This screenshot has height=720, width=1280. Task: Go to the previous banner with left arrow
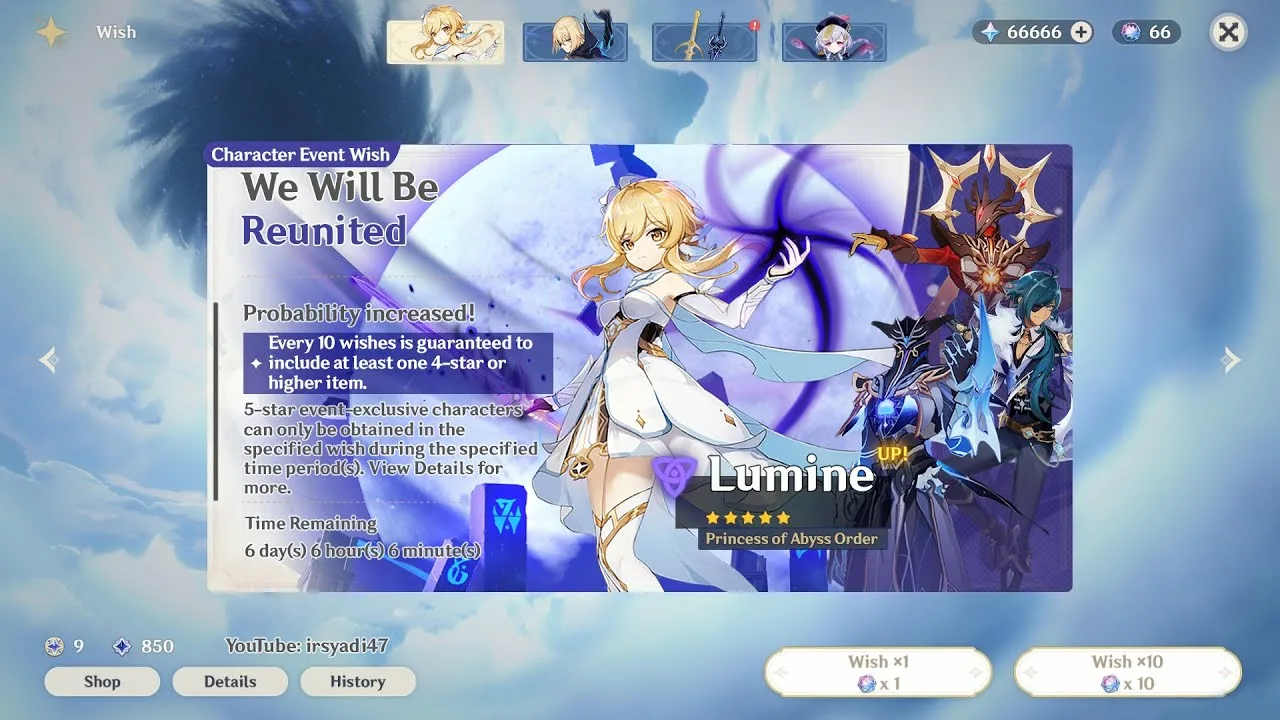coord(46,360)
